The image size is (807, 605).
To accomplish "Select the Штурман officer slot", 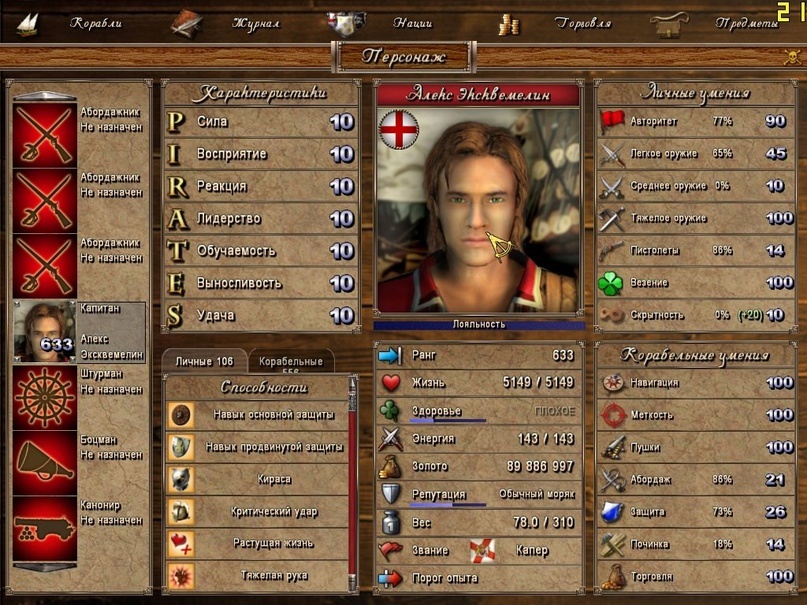I will point(78,397).
